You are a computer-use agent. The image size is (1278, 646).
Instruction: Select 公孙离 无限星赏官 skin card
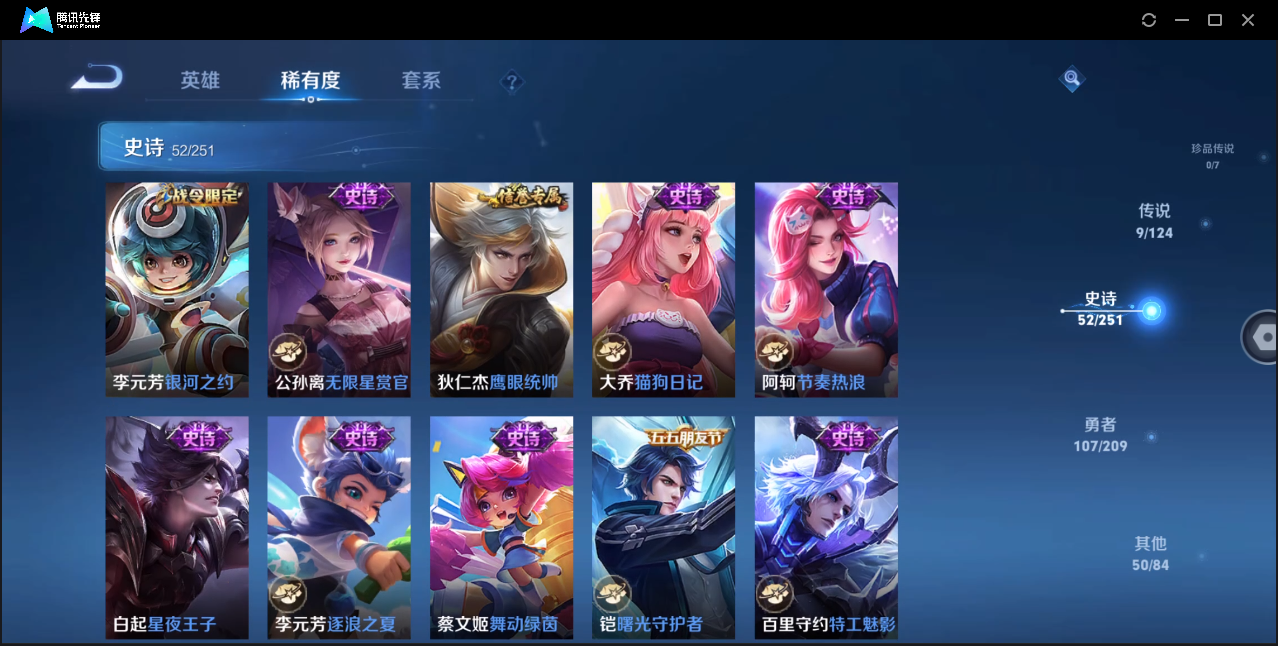[339, 290]
